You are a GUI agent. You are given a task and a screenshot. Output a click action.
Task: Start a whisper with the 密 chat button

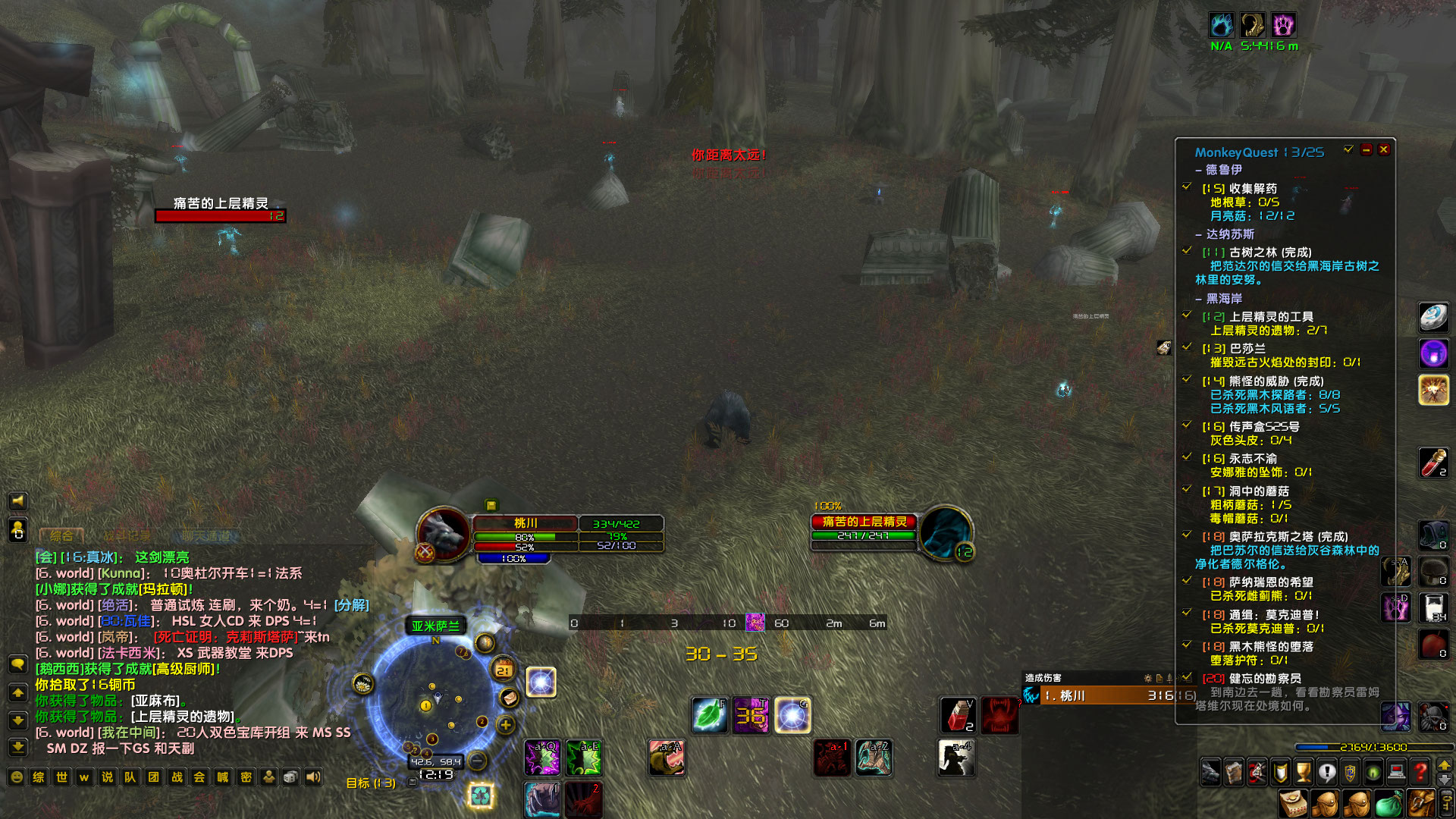coord(246,777)
